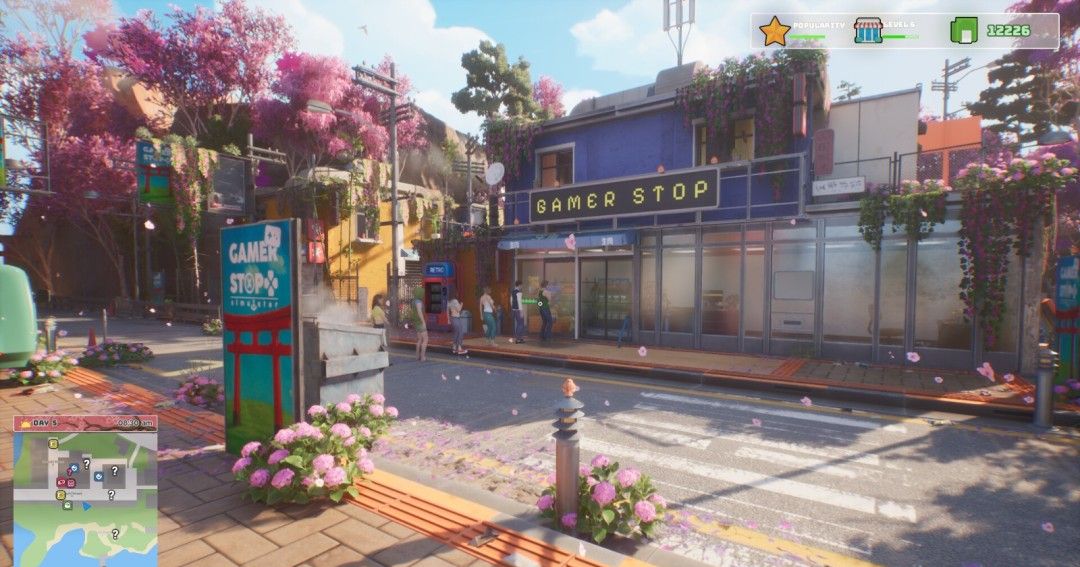The height and width of the screenshot is (567, 1080).
Task: Click the gold Popularity star icon
Action: pyautogui.click(x=774, y=31)
